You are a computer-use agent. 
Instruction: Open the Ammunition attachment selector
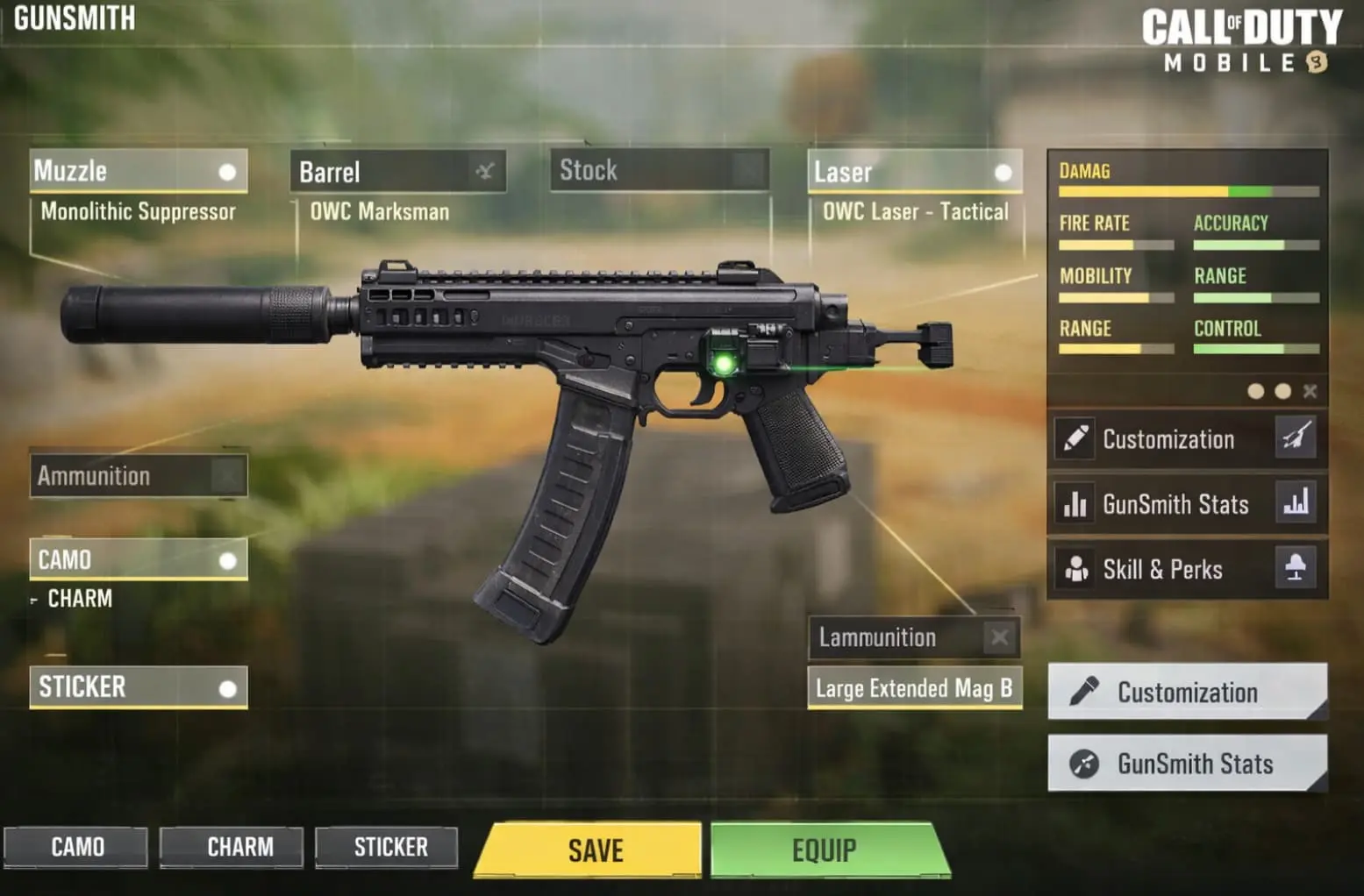tap(138, 475)
